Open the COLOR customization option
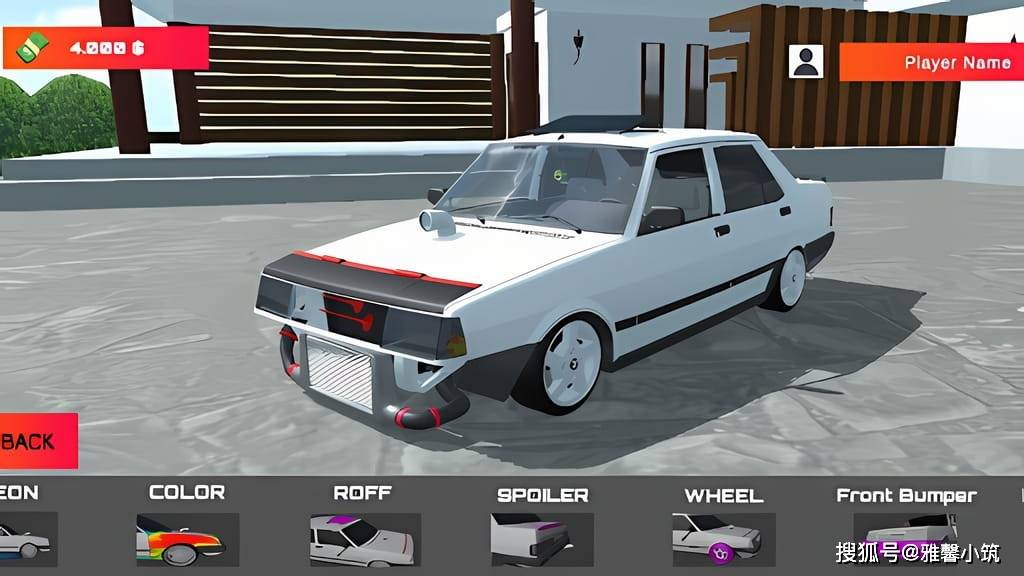Screen dimensions: 1024x576 pos(187,538)
